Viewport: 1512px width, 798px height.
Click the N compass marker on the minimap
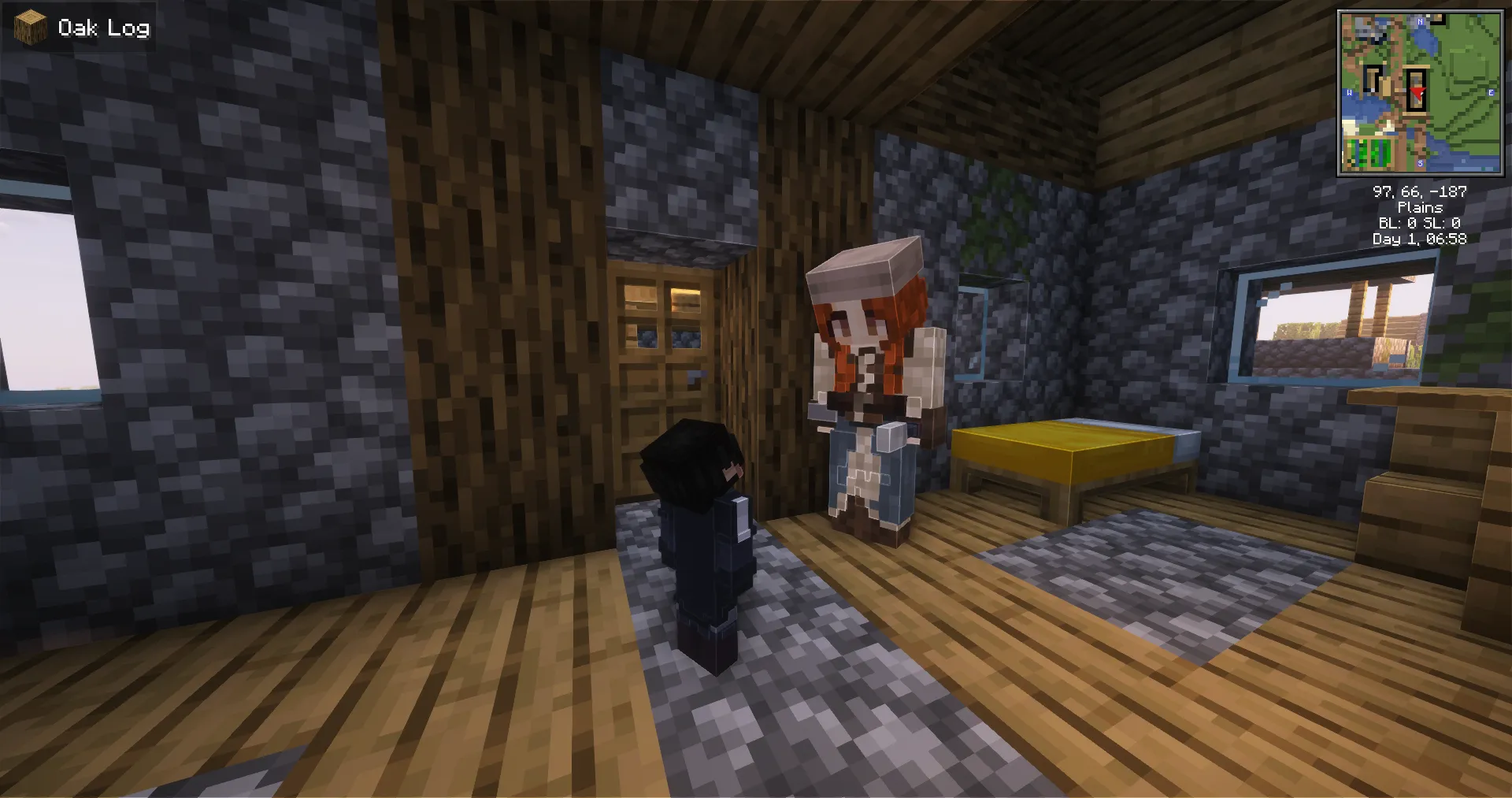point(1420,22)
